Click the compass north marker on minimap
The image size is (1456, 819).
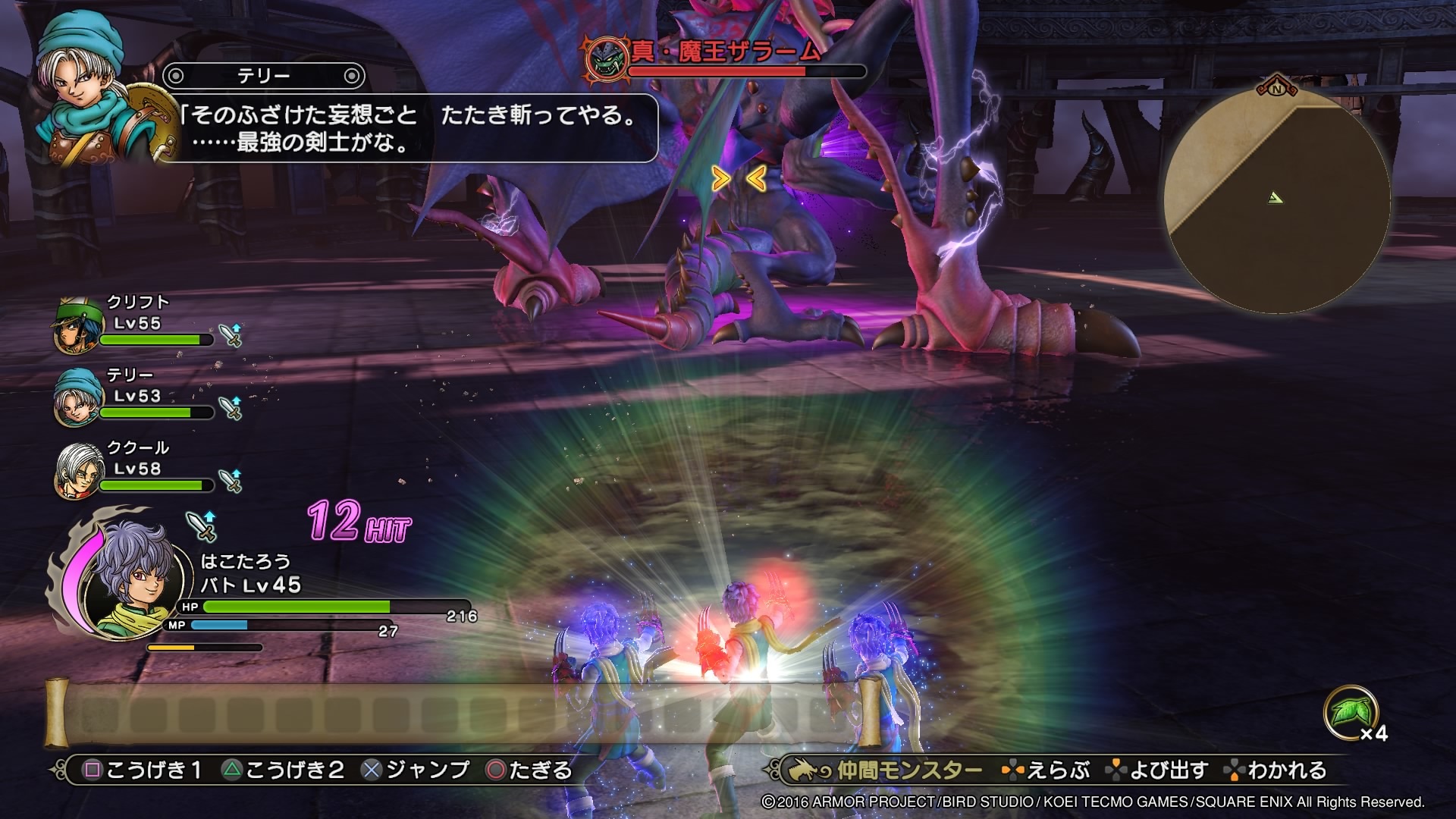coord(1276,86)
